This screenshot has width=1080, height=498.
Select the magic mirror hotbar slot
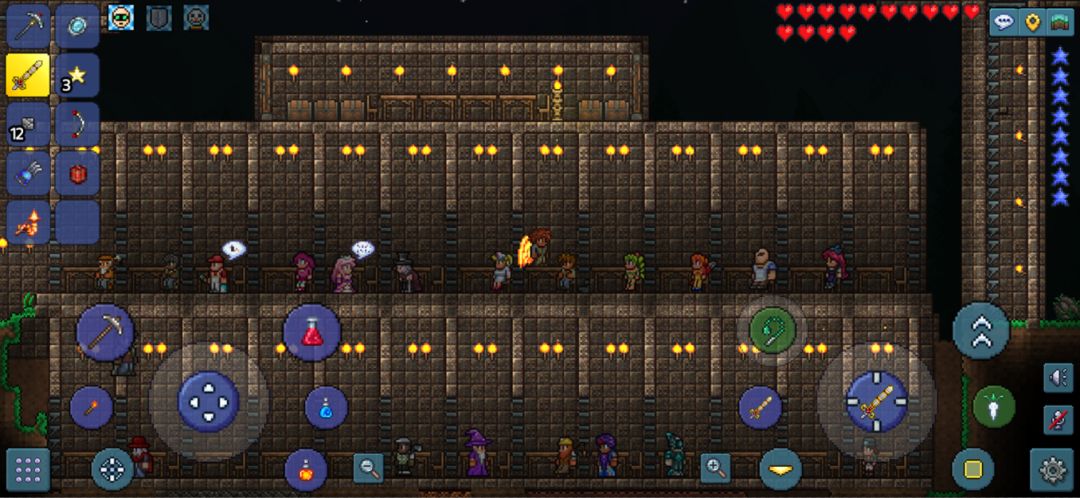click(76, 26)
